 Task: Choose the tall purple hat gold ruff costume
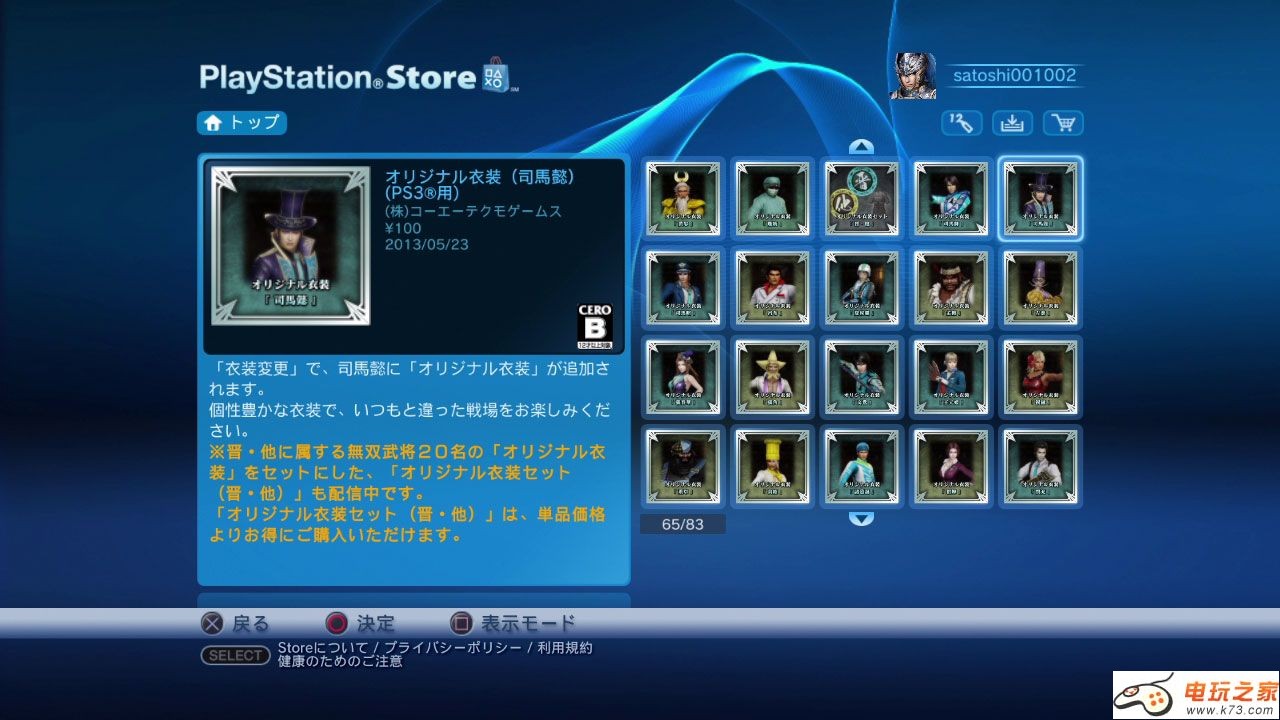[1041, 288]
